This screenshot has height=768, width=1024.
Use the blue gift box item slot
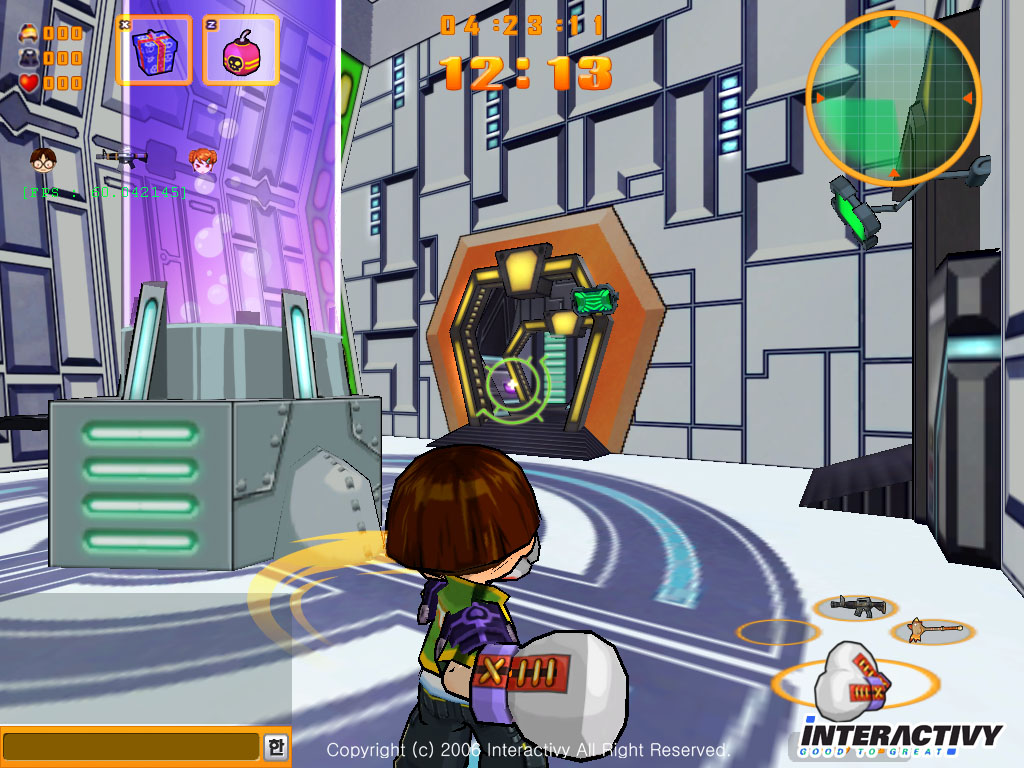pyautogui.click(x=154, y=50)
